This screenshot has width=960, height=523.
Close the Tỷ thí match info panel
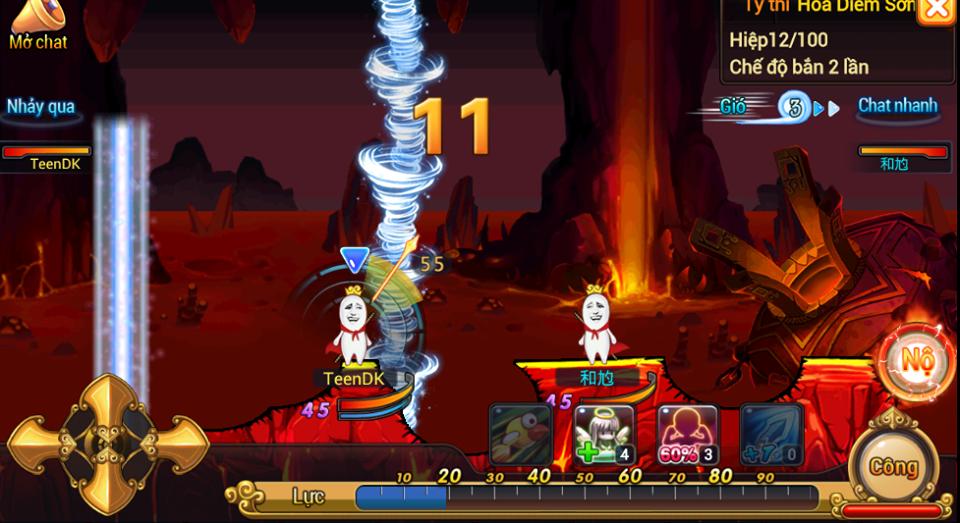tap(935, 10)
